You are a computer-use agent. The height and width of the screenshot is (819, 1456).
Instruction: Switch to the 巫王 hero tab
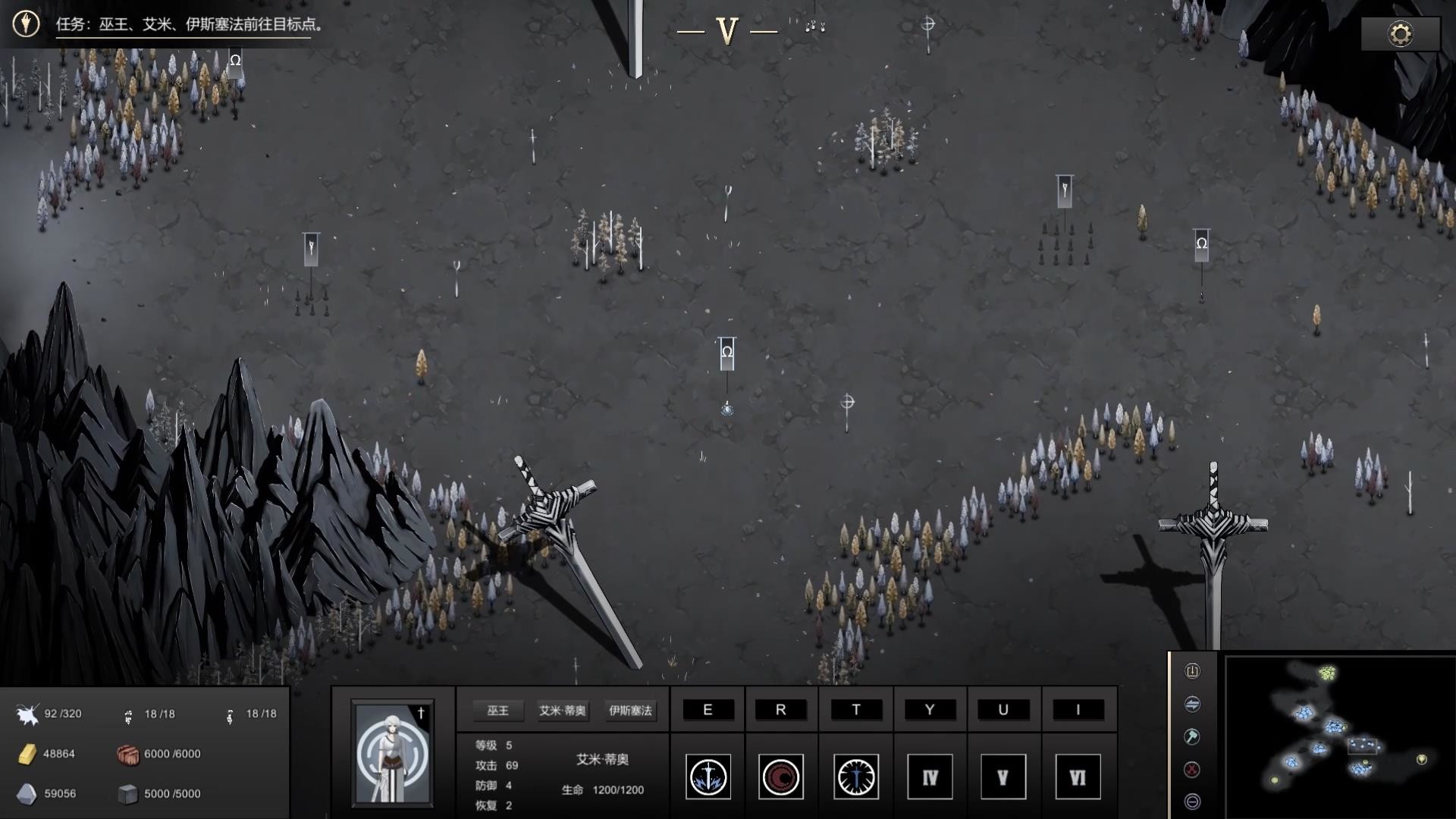click(x=498, y=711)
